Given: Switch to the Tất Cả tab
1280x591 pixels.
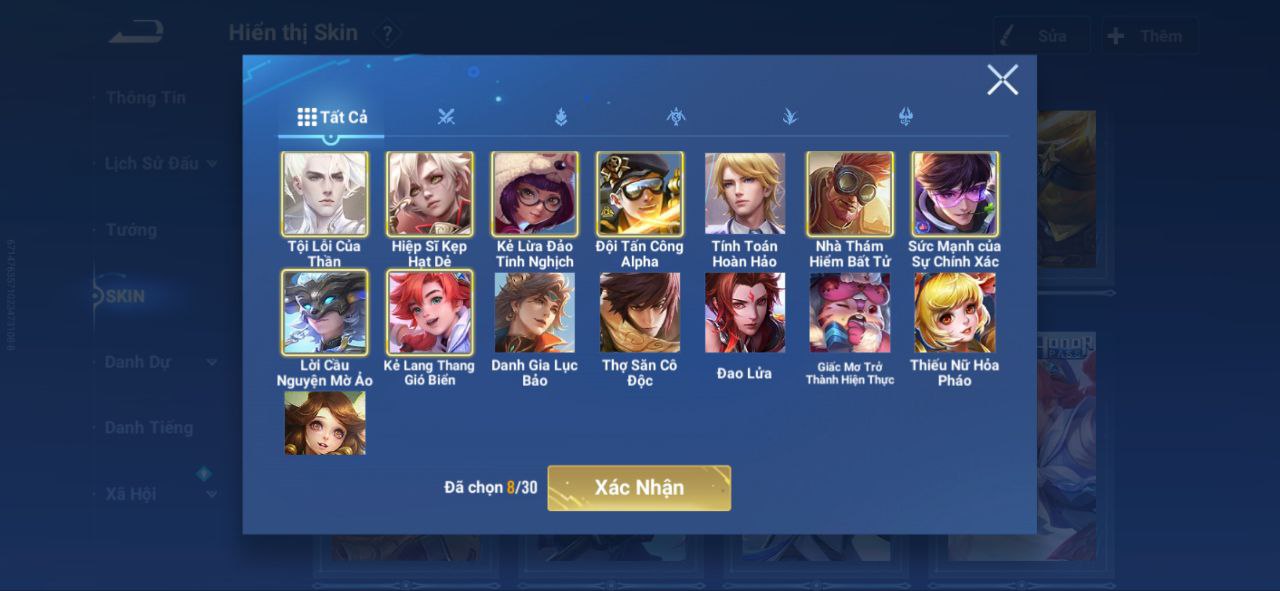Looking at the screenshot, I should [333, 117].
